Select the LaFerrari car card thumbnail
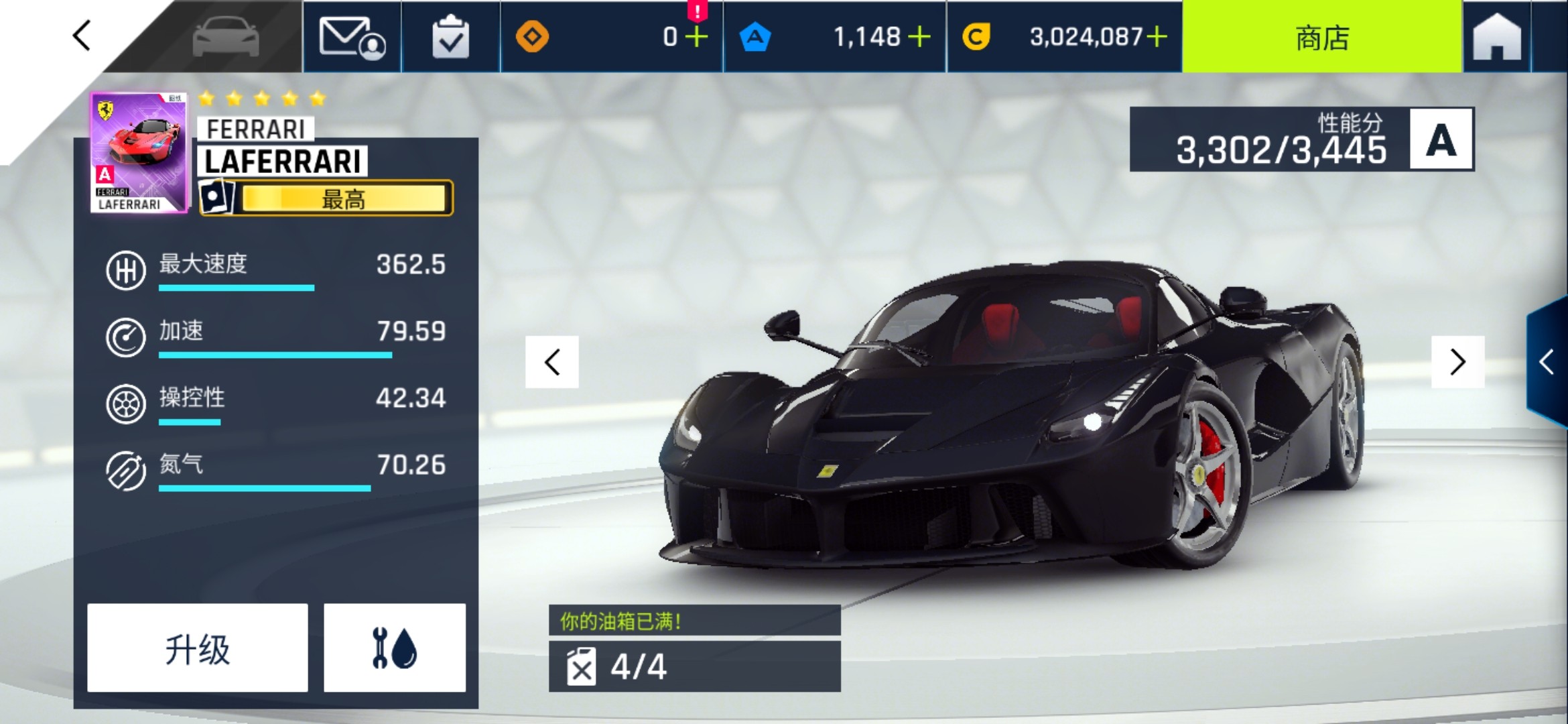Screen dimensions: 1568x724 139,153
